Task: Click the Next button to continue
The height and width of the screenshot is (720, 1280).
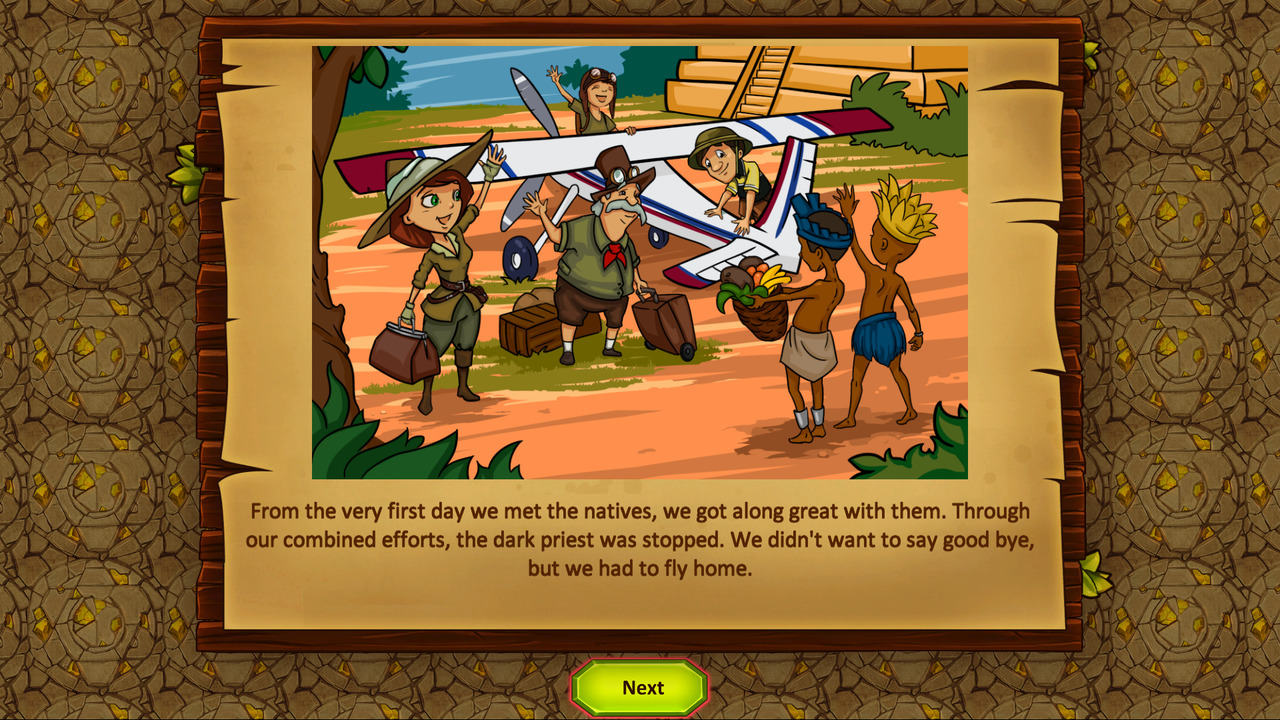Action: [640, 688]
